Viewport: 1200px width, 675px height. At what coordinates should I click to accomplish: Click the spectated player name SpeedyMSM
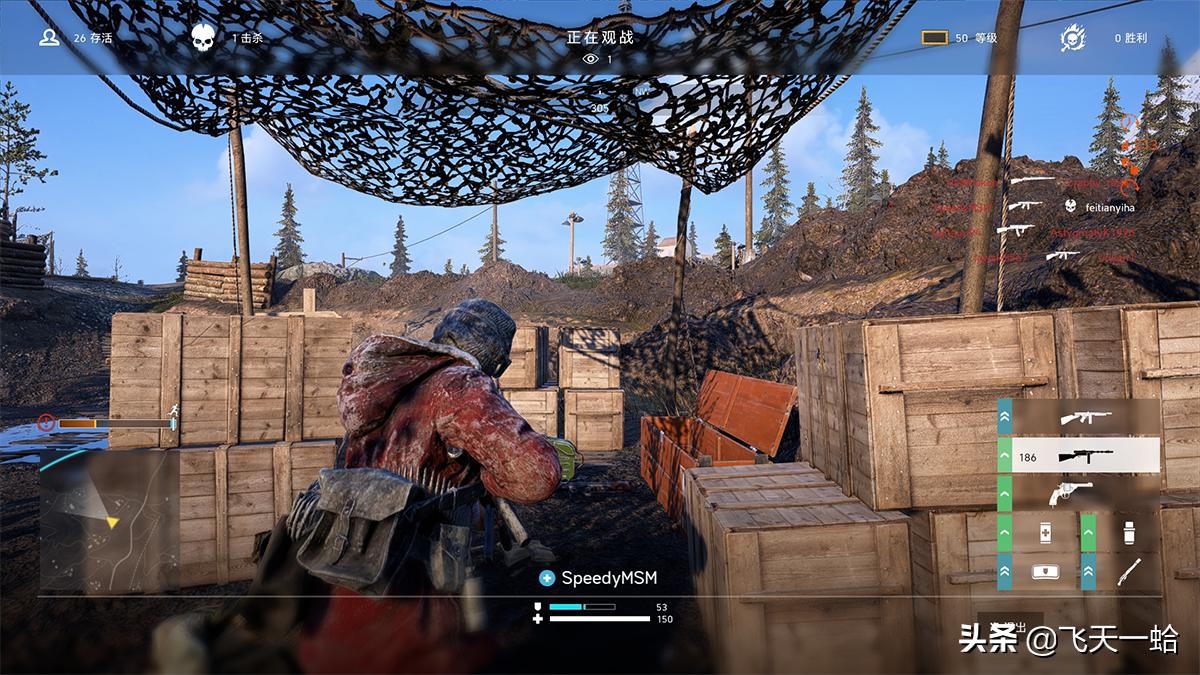point(609,578)
